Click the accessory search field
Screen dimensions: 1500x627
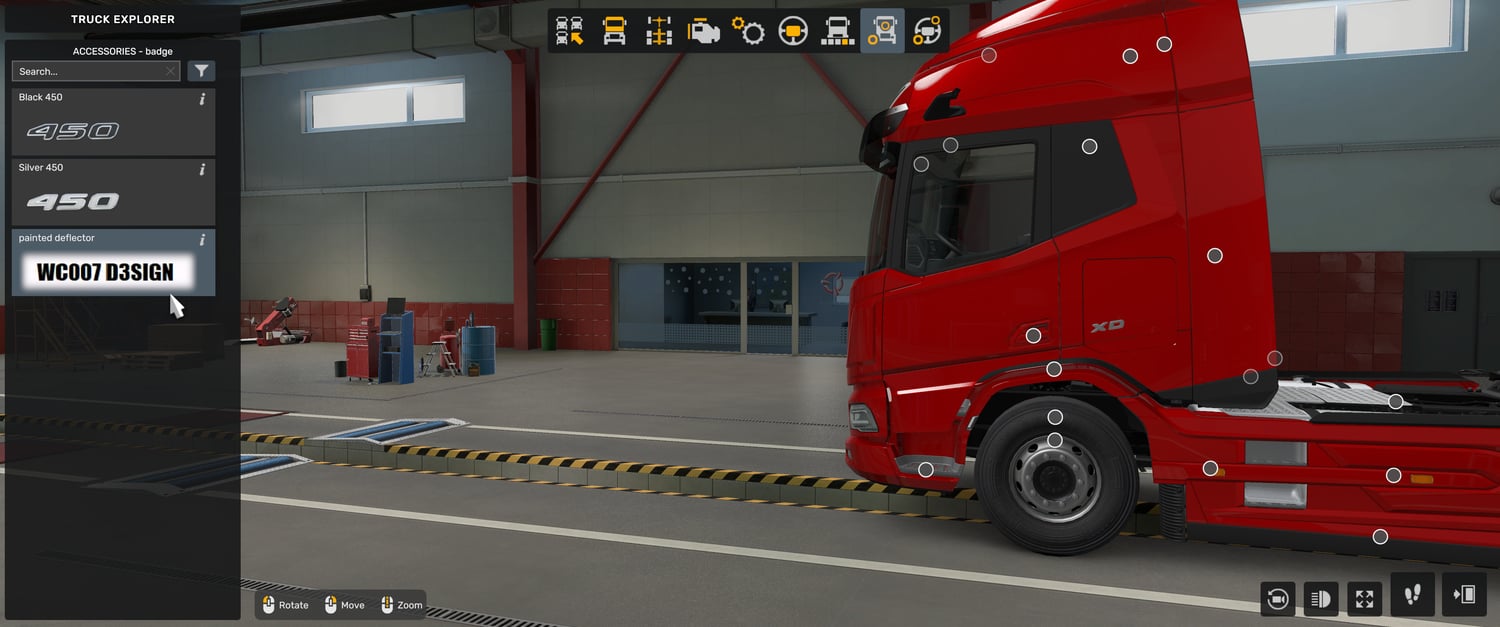pyautogui.click(x=88, y=71)
